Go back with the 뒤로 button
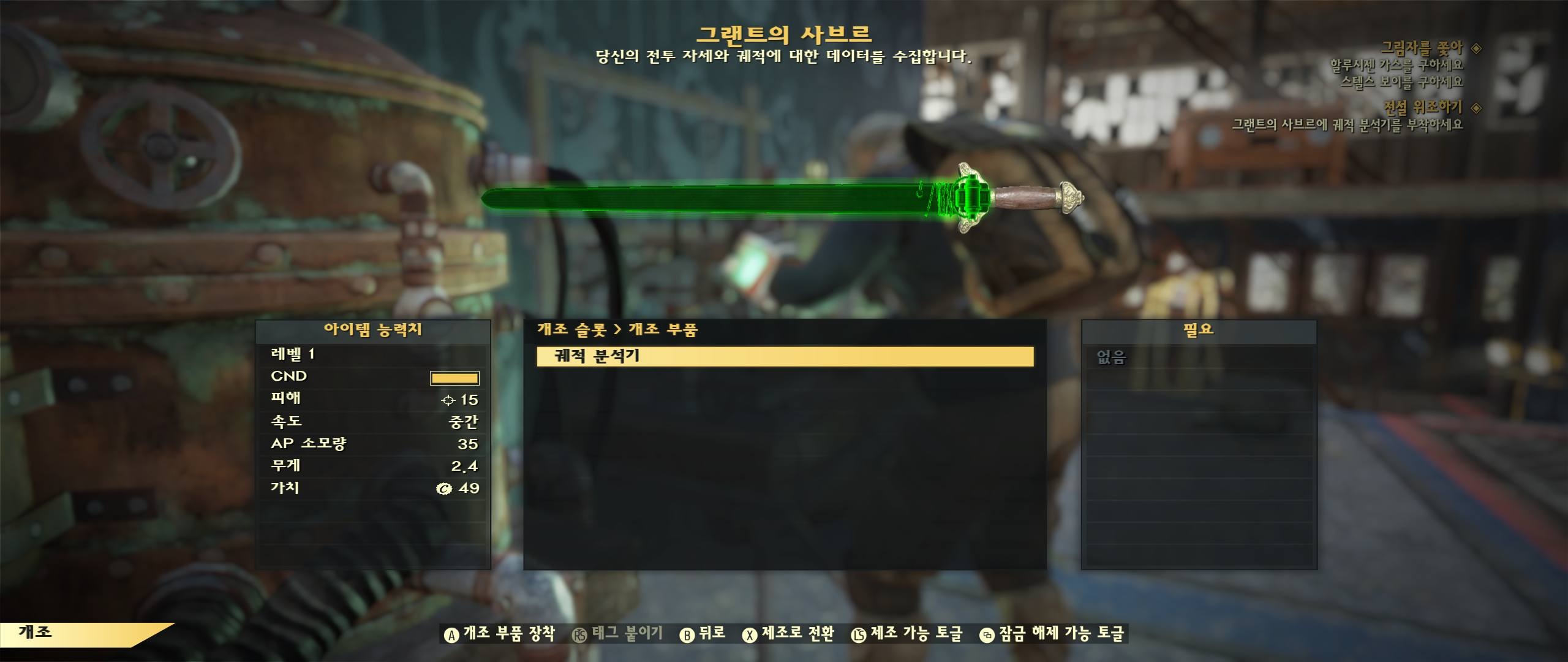Image resolution: width=1568 pixels, height=662 pixels. tap(703, 634)
